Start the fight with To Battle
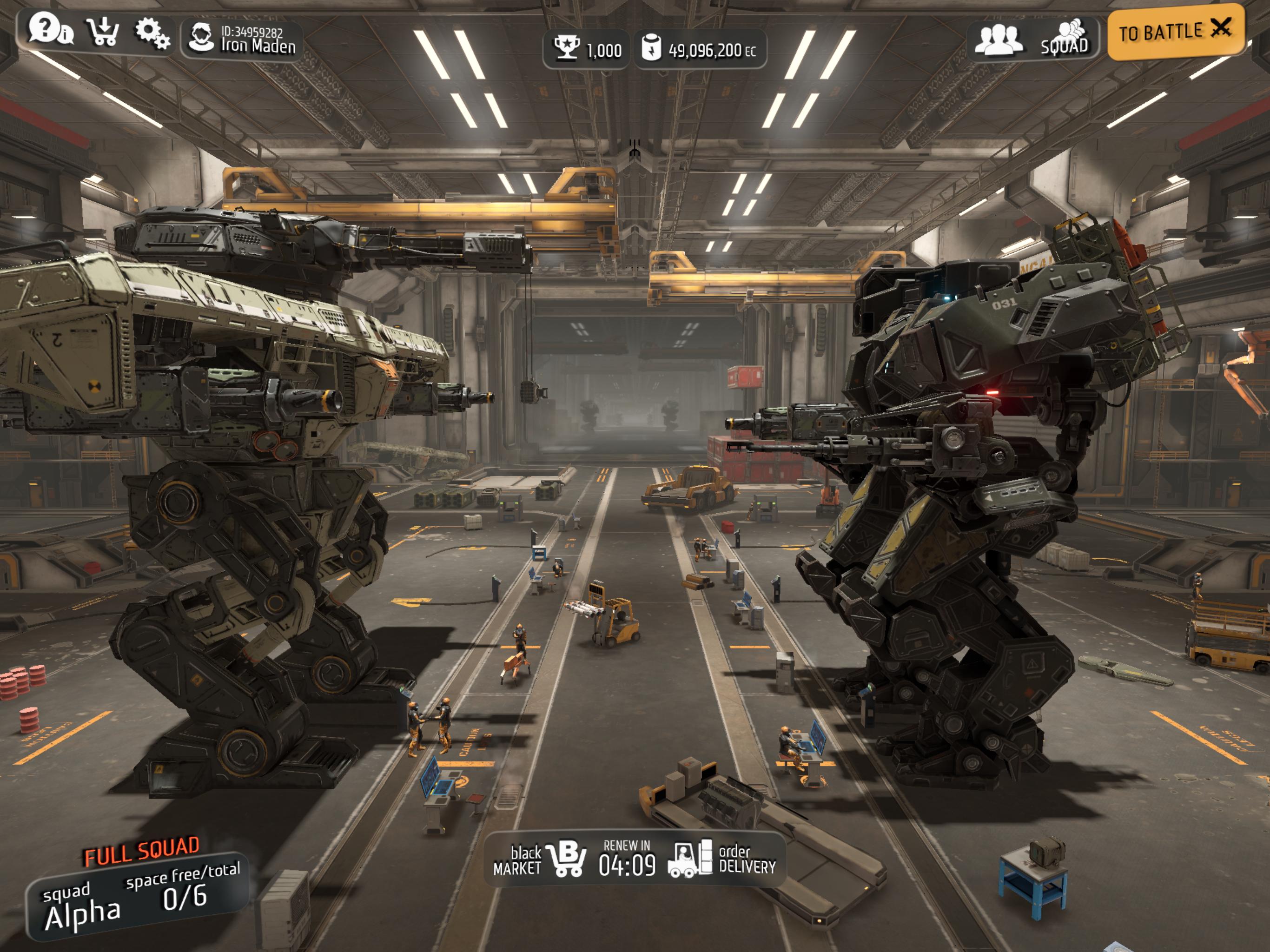This screenshot has width=1270, height=952. pyautogui.click(x=1175, y=31)
